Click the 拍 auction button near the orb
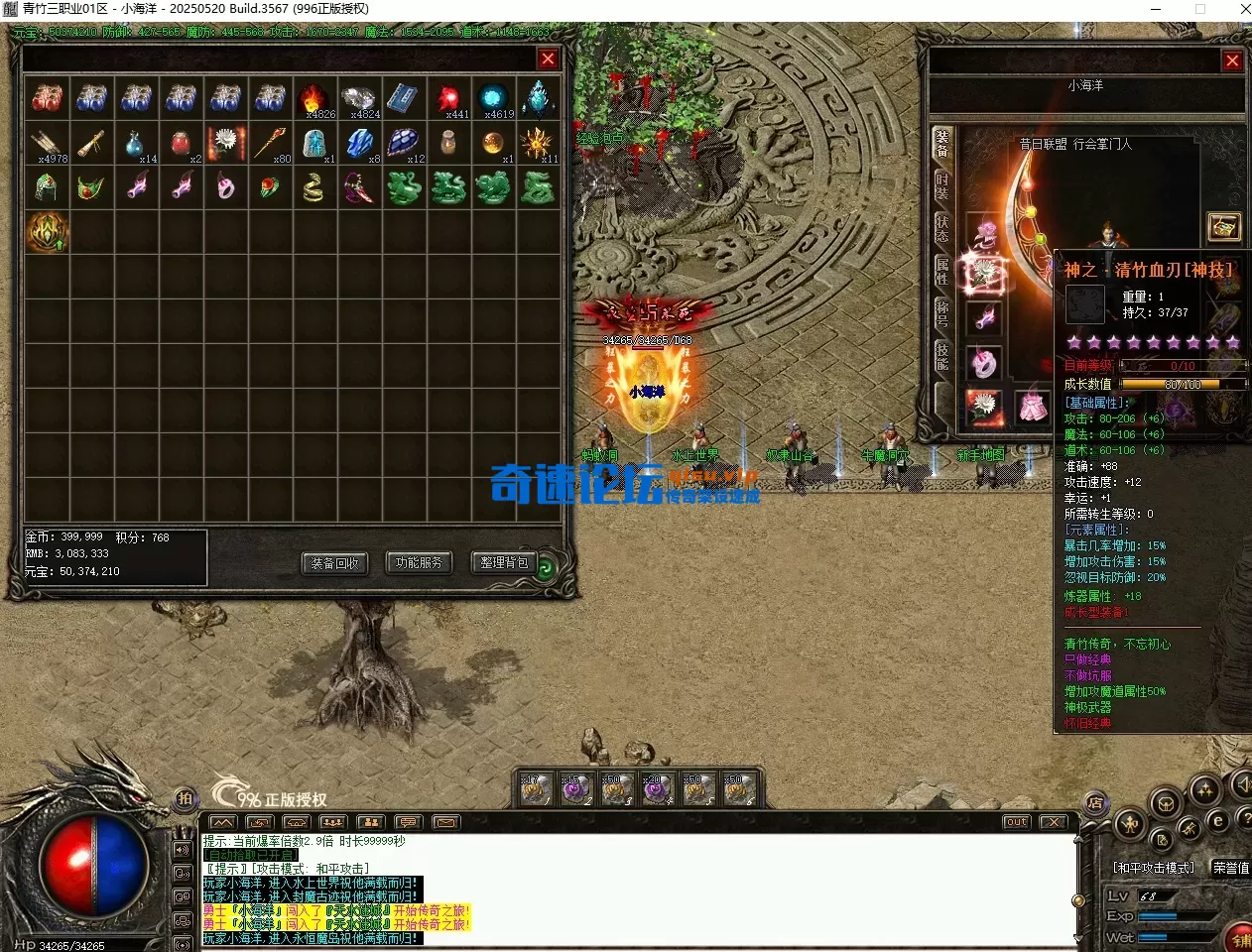The width and height of the screenshot is (1252, 952). (x=185, y=798)
